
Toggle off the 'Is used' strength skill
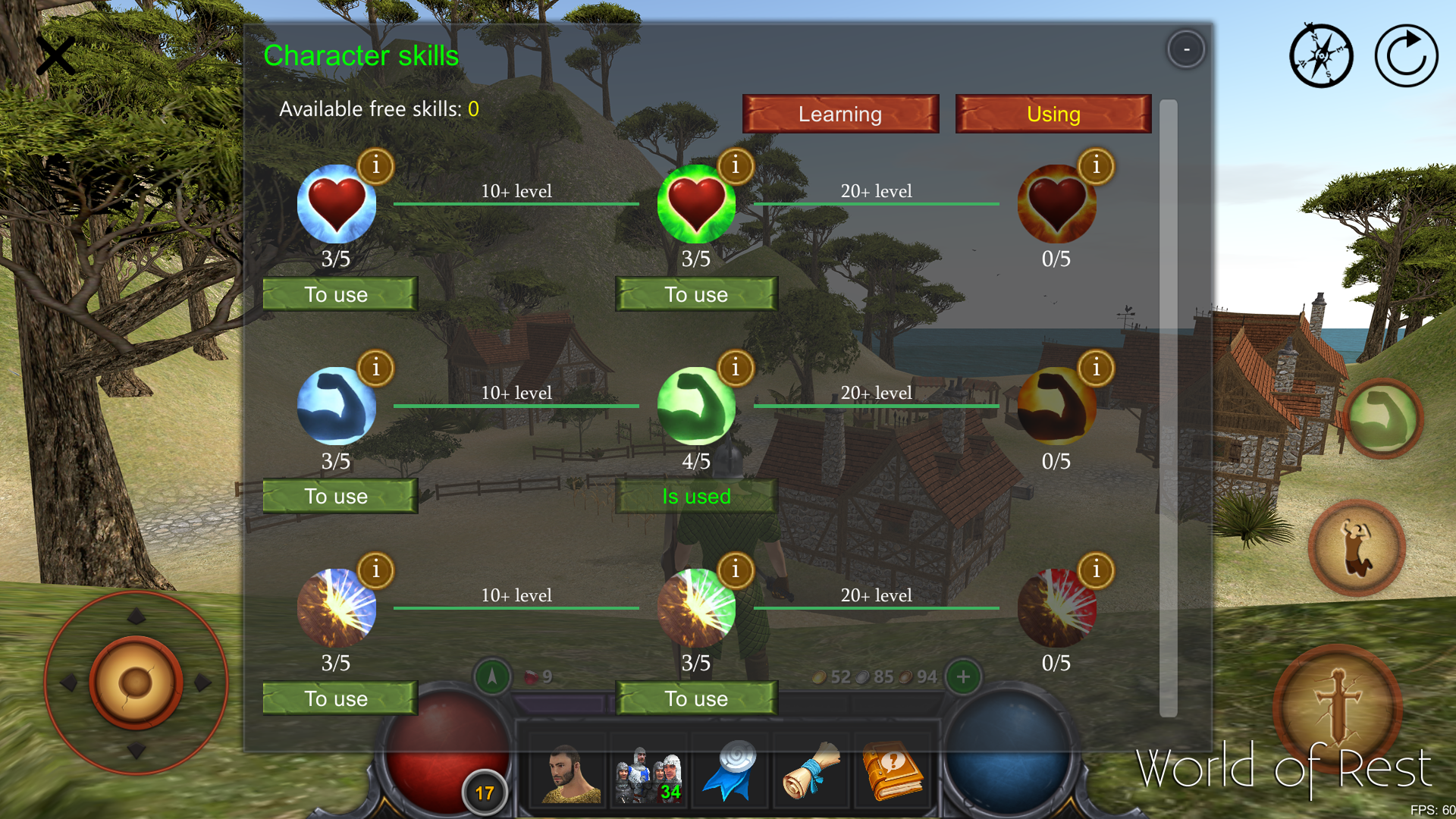point(696,497)
